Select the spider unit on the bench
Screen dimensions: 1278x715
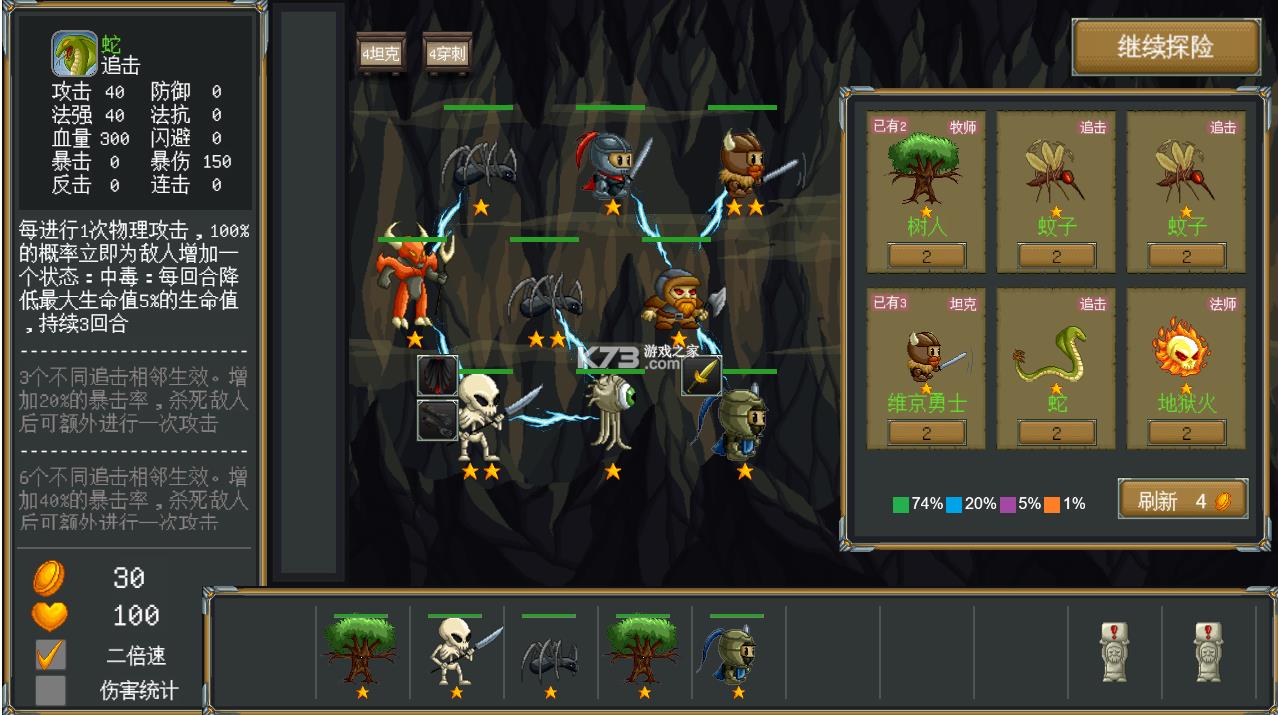[x=549, y=657]
